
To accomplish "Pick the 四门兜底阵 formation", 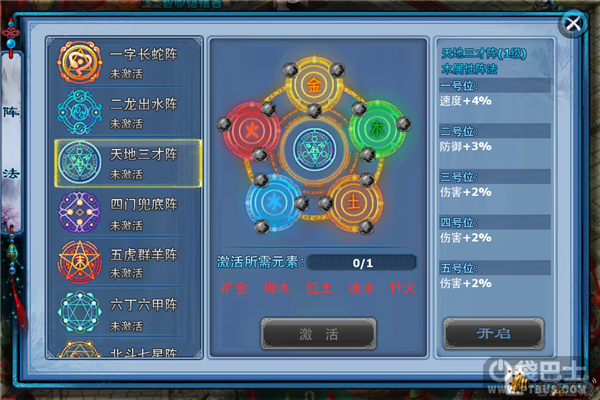I will point(128,212).
